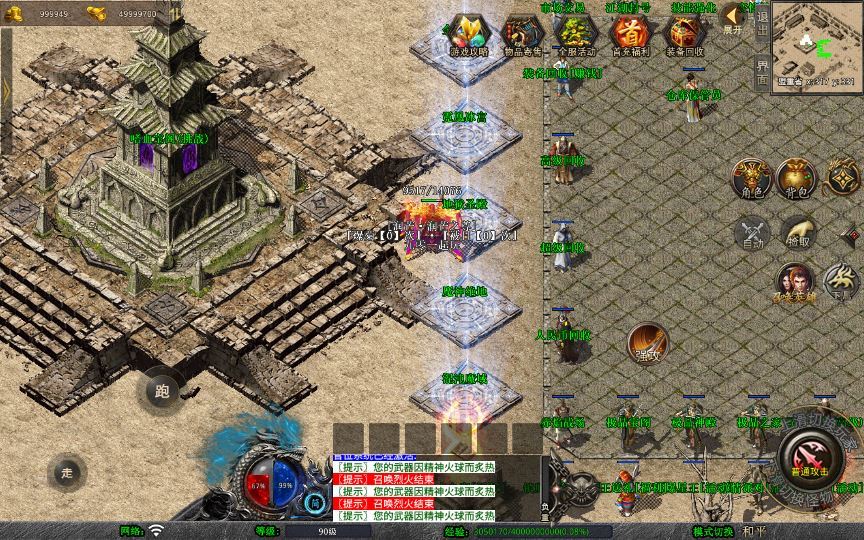Use the 强攻 power attack skill

(x=647, y=343)
